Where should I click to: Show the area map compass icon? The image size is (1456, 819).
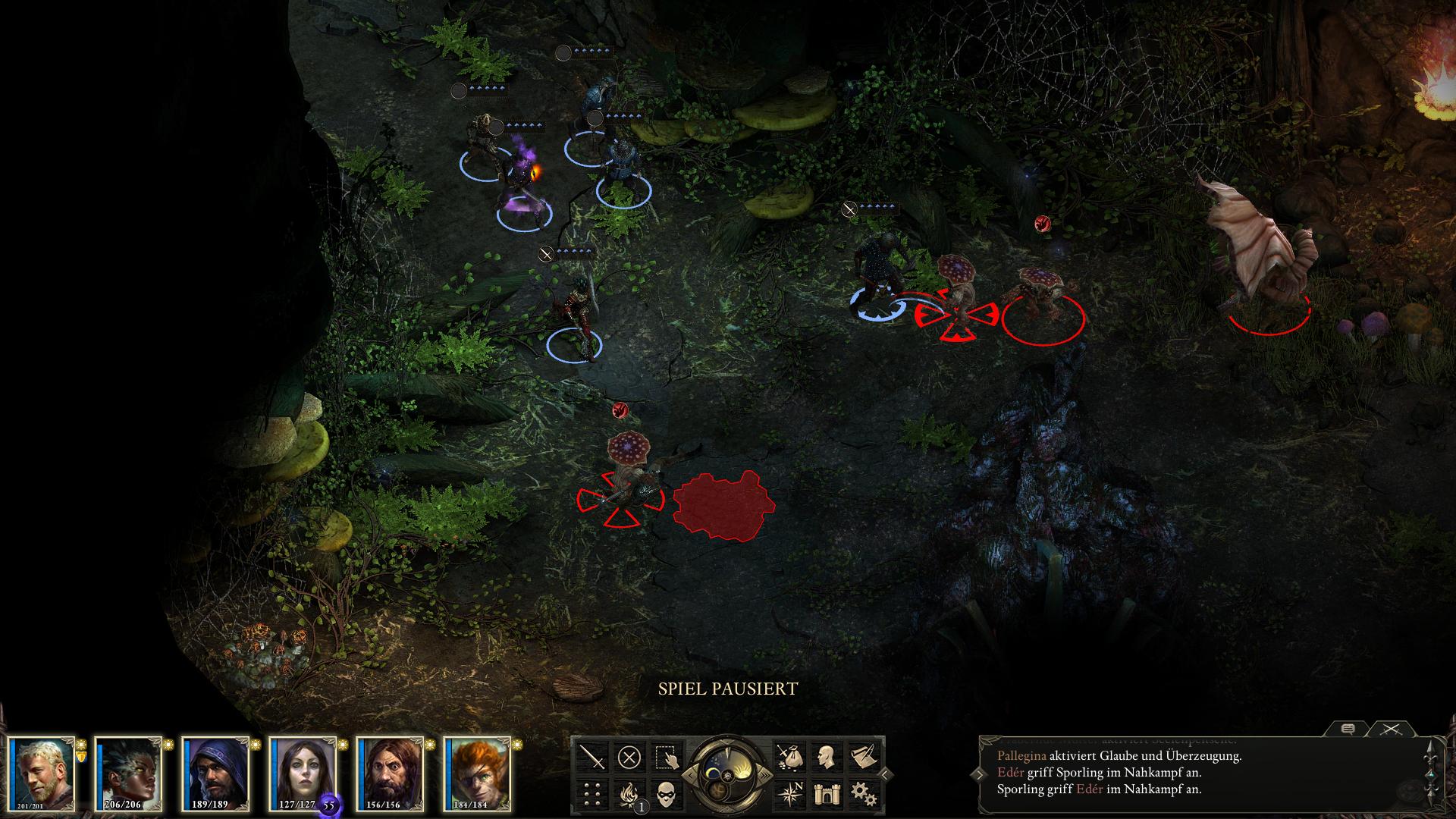pos(789,794)
